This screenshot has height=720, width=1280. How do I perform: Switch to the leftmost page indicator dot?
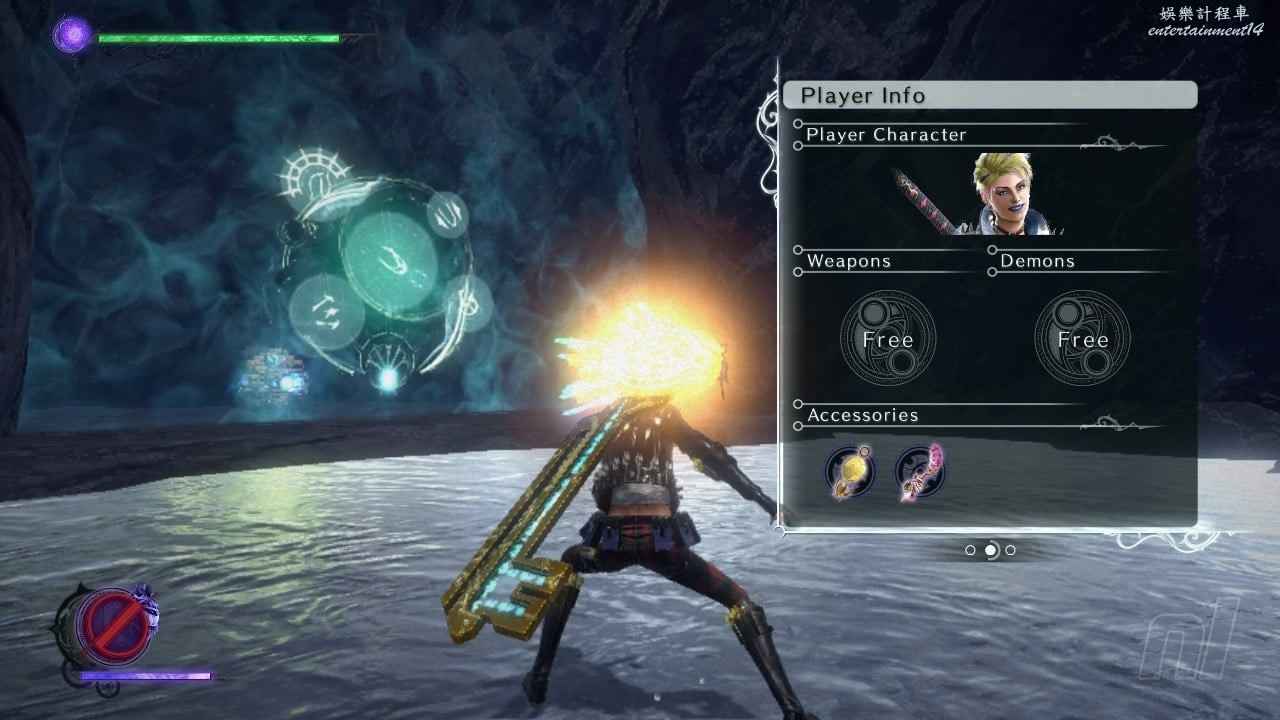coord(970,550)
